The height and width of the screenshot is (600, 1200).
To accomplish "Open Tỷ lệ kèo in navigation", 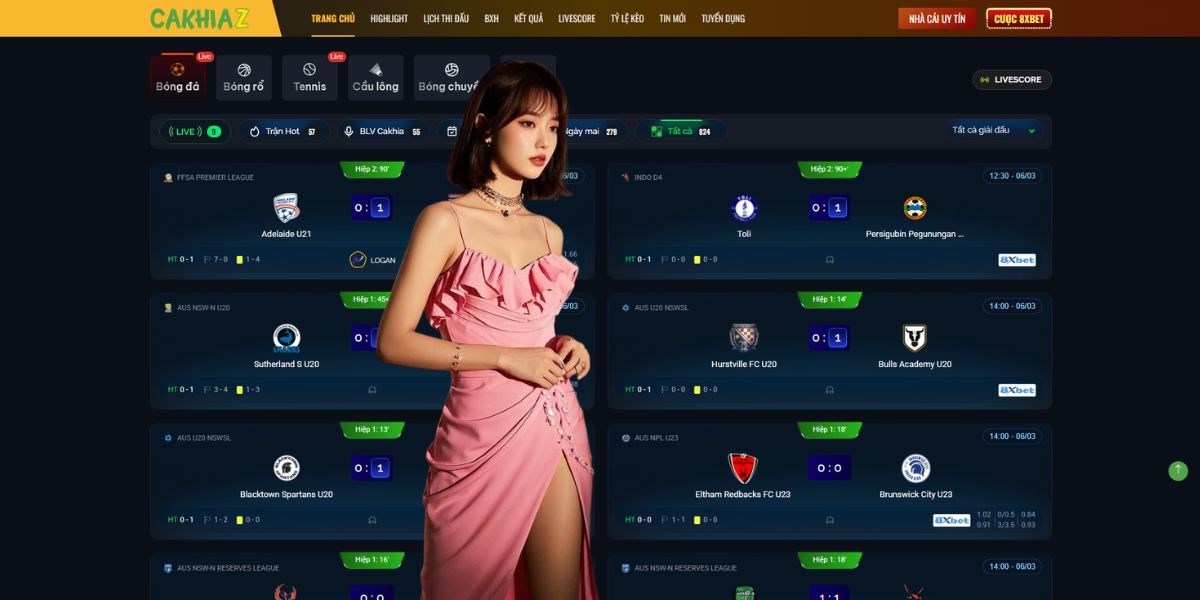I will pos(627,18).
